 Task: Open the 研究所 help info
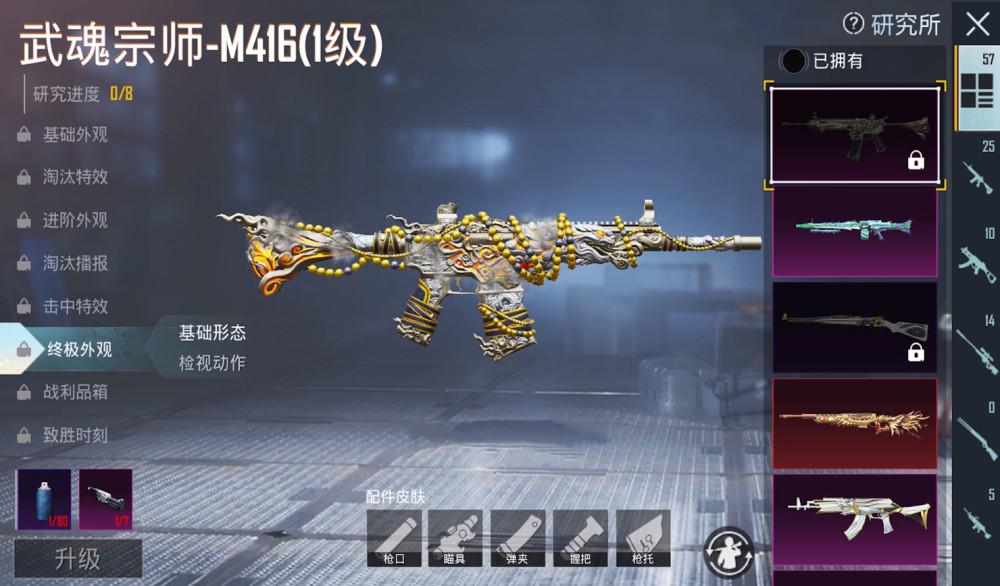tap(853, 24)
